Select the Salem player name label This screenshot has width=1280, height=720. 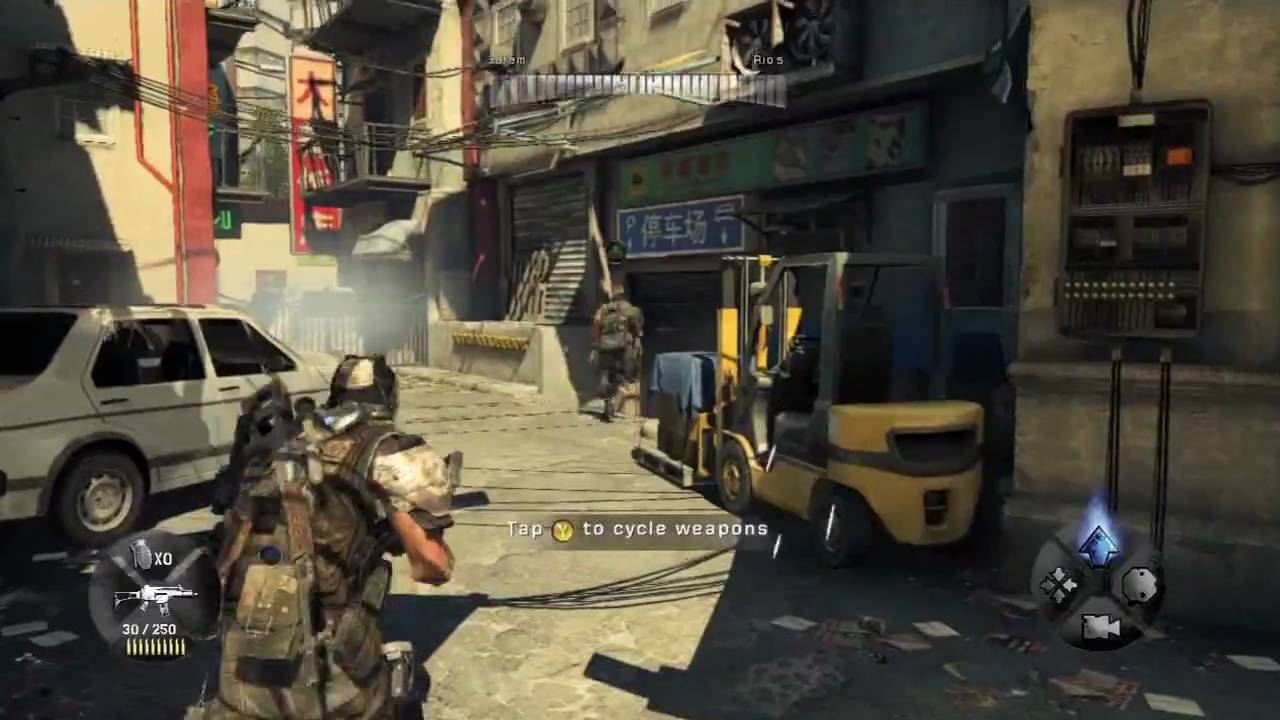point(506,59)
